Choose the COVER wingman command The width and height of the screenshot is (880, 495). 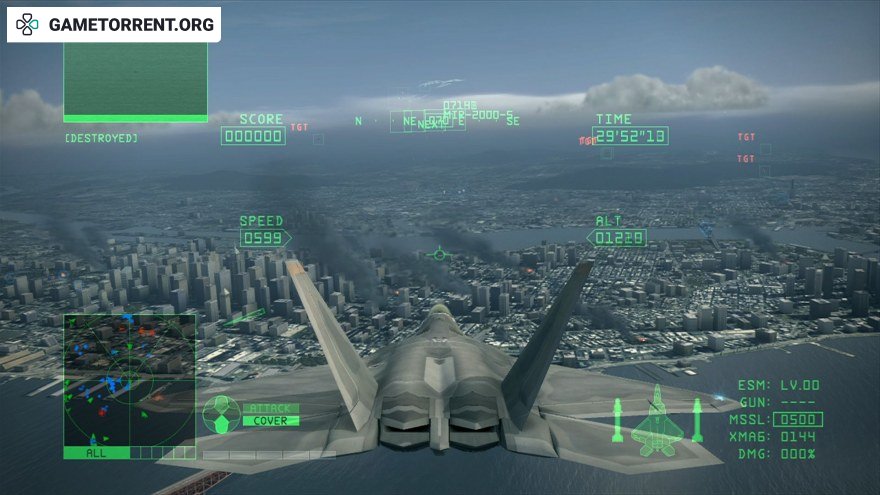pos(269,421)
